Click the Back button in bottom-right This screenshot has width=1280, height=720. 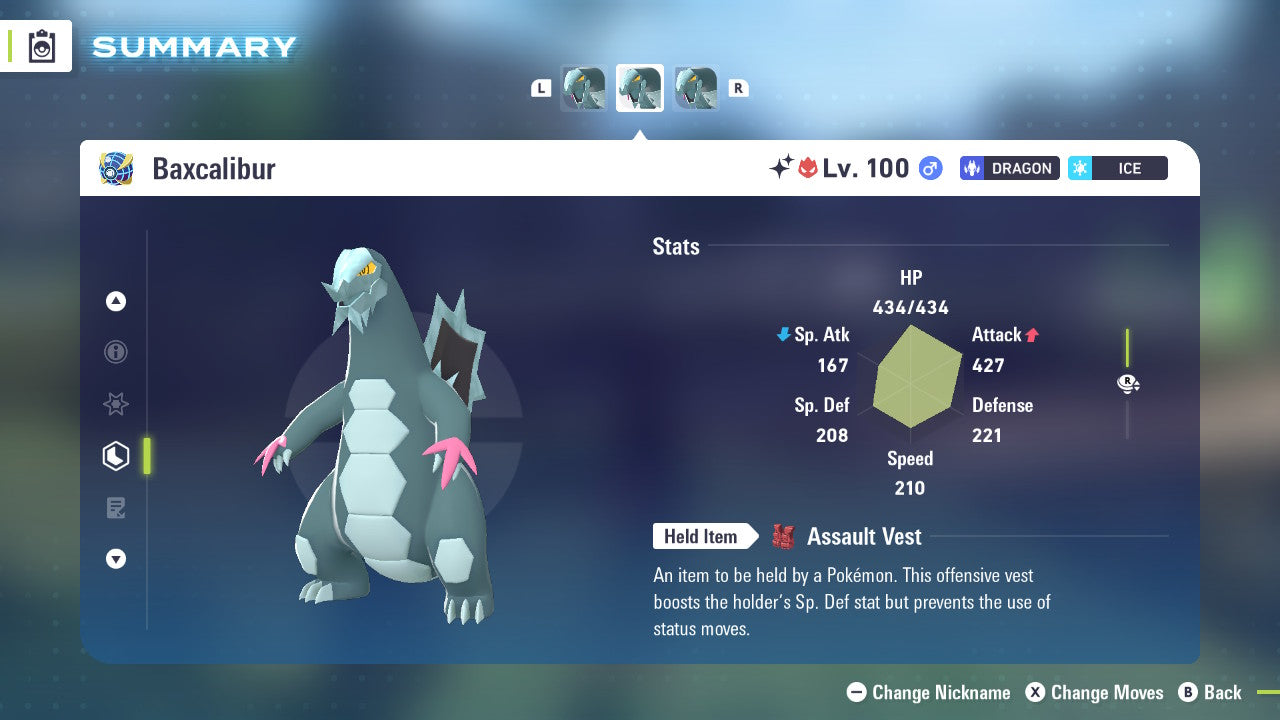click(1212, 692)
